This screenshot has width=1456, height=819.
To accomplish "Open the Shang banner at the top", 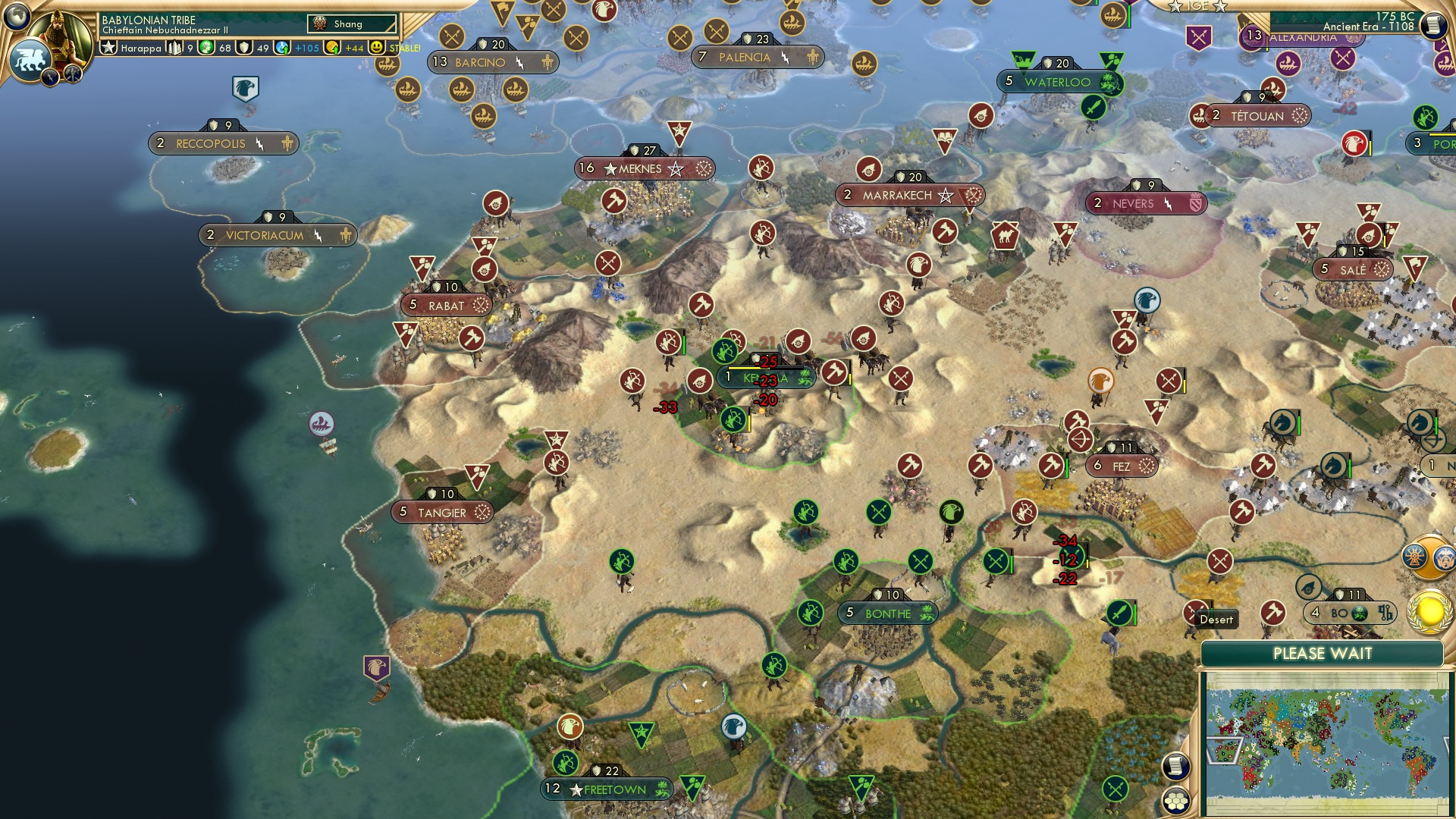I will [x=353, y=24].
